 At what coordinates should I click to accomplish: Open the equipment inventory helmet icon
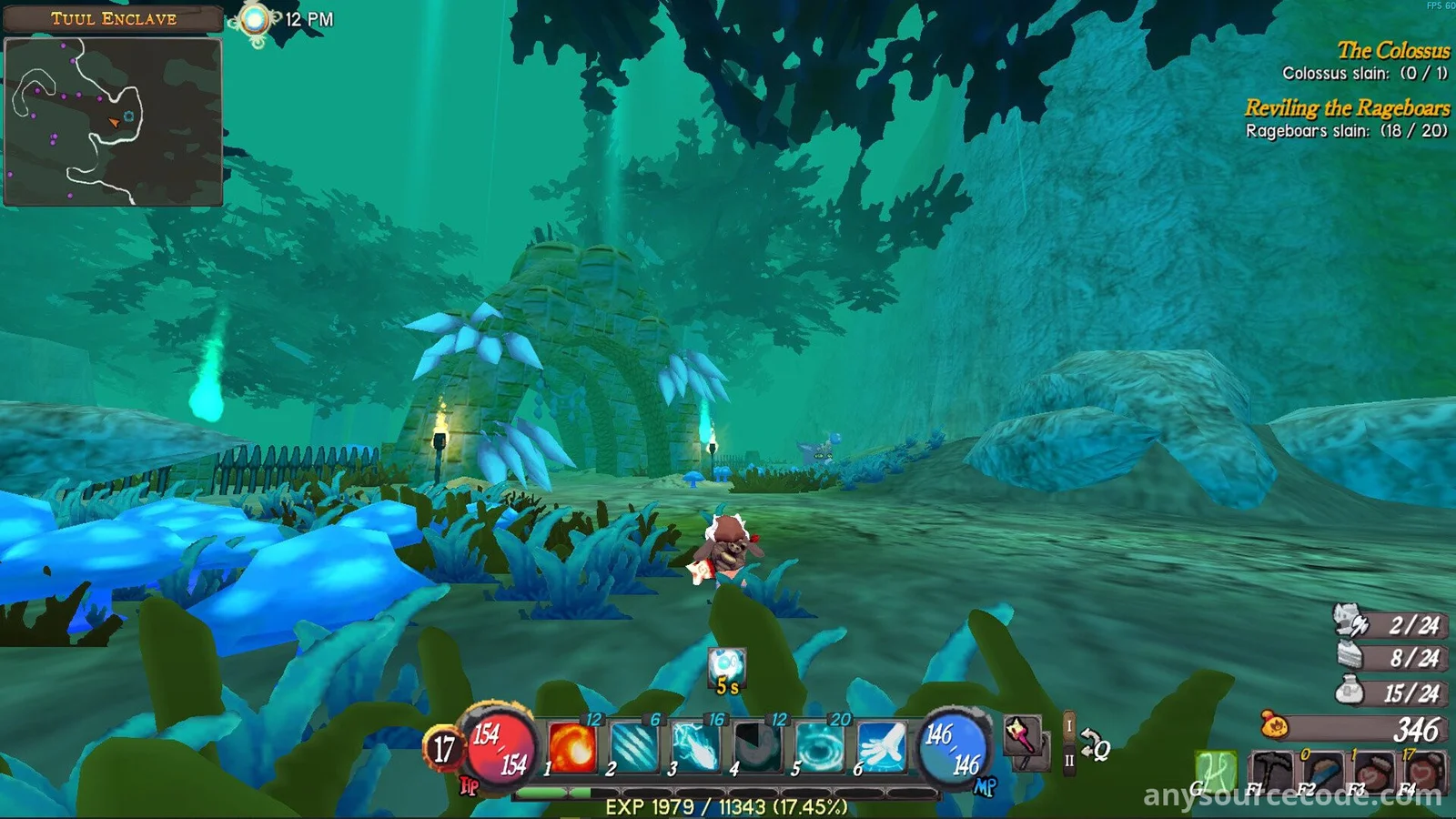[x=1350, y=622]
